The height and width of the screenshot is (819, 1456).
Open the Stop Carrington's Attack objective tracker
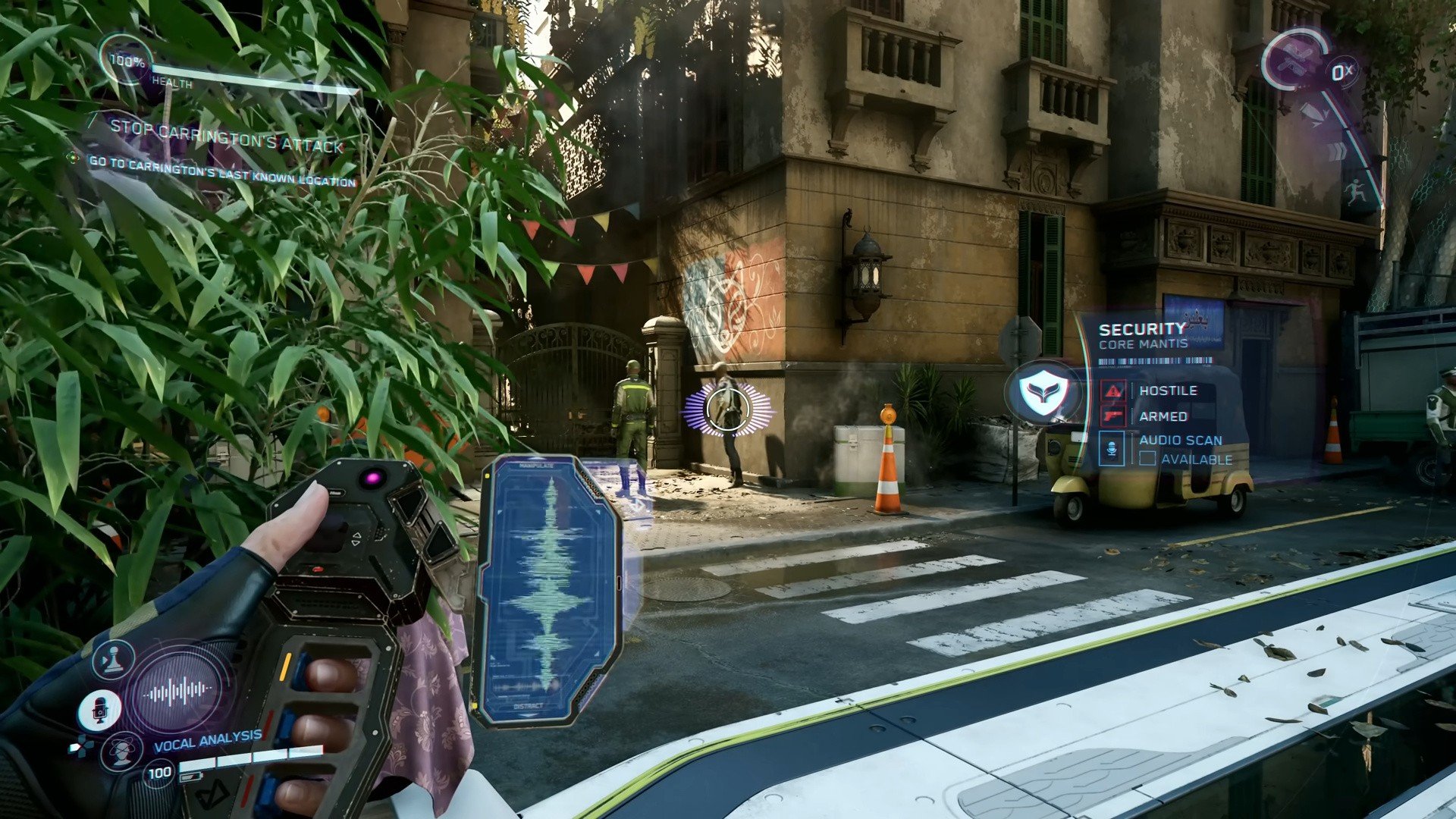click(x=226, y=136)
